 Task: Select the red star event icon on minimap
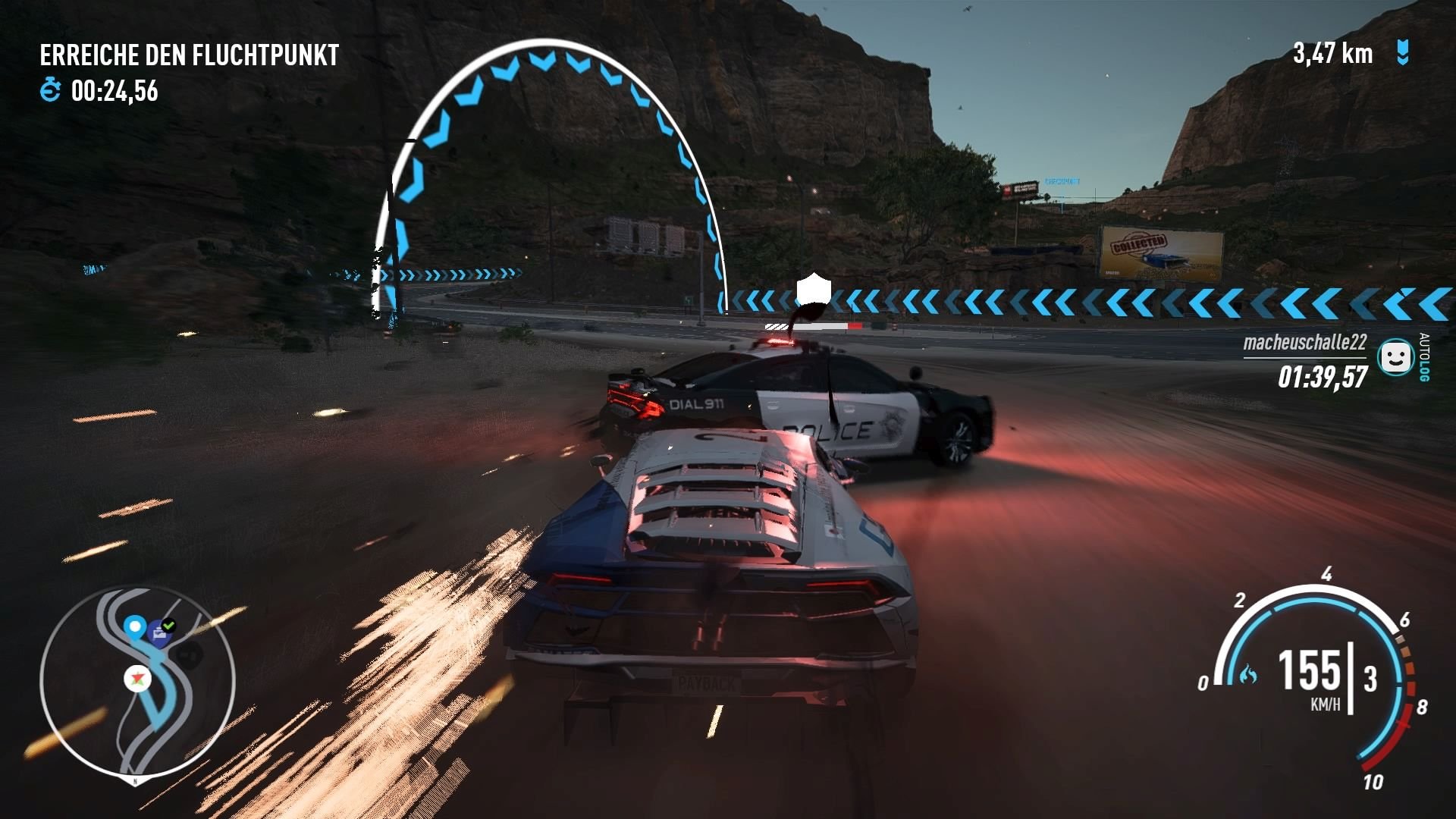(136, 679)
